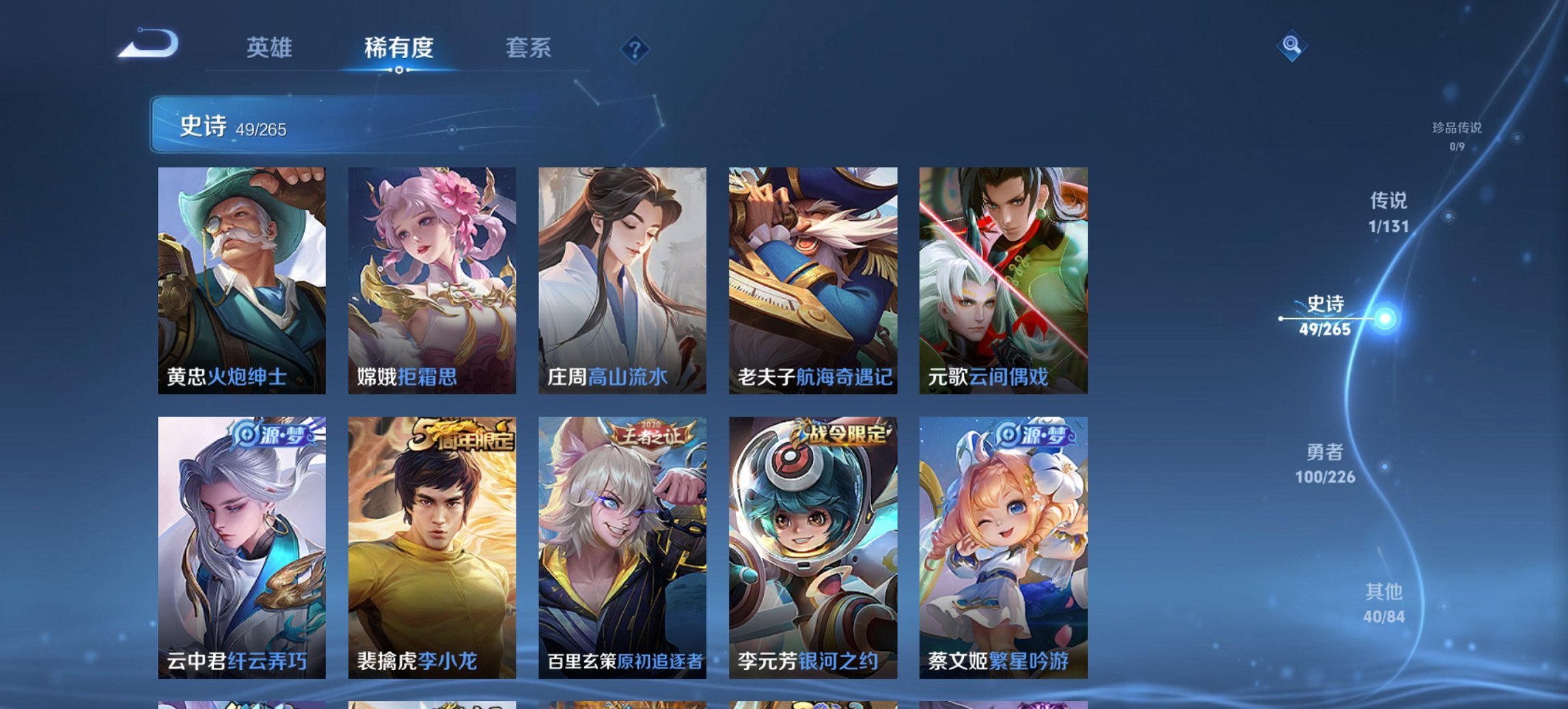Switch to the 套系 tab
This screenshot has height=709, width=1568.
[x=528, y=49]
